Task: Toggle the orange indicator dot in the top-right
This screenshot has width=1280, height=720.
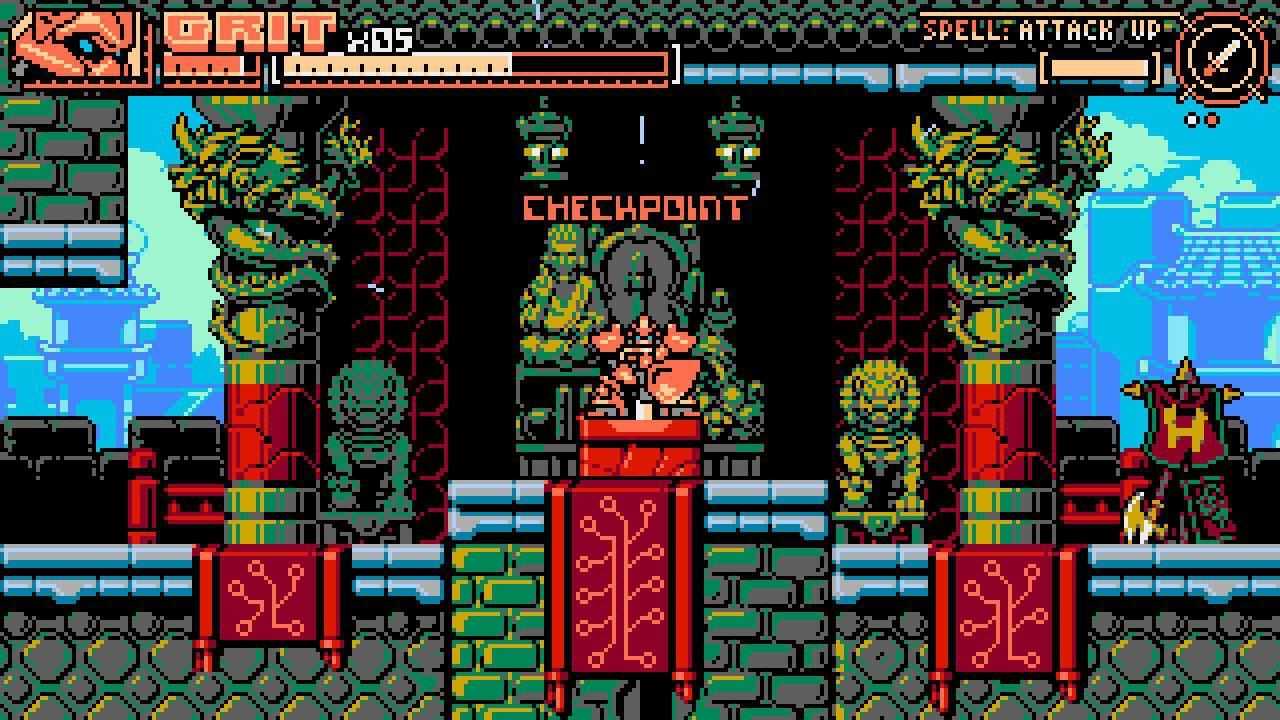Action: (x=1211, y=117)
